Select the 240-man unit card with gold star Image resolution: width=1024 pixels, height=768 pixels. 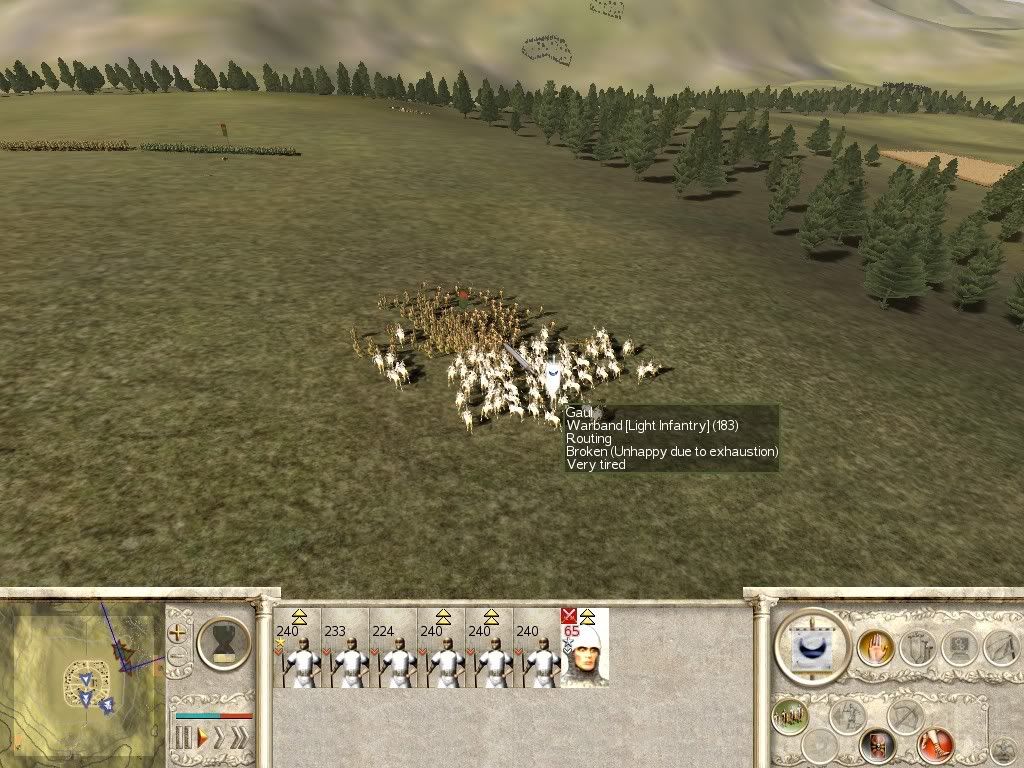pos(297,655)
